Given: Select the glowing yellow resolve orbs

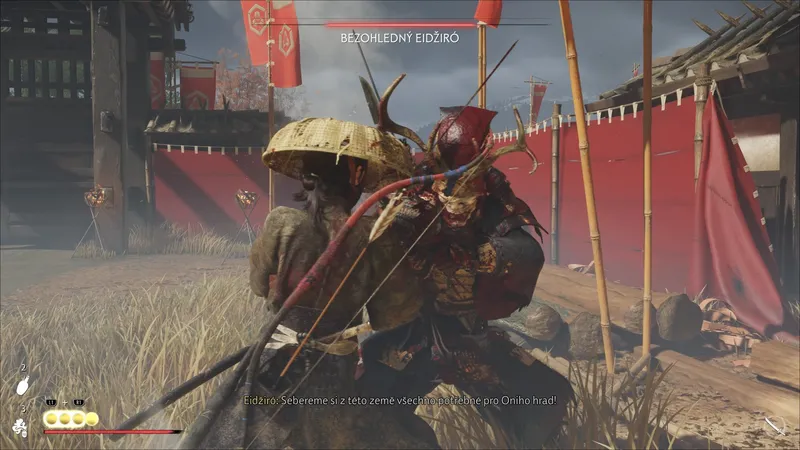Looking at the screenshot, I should point(70,418).
